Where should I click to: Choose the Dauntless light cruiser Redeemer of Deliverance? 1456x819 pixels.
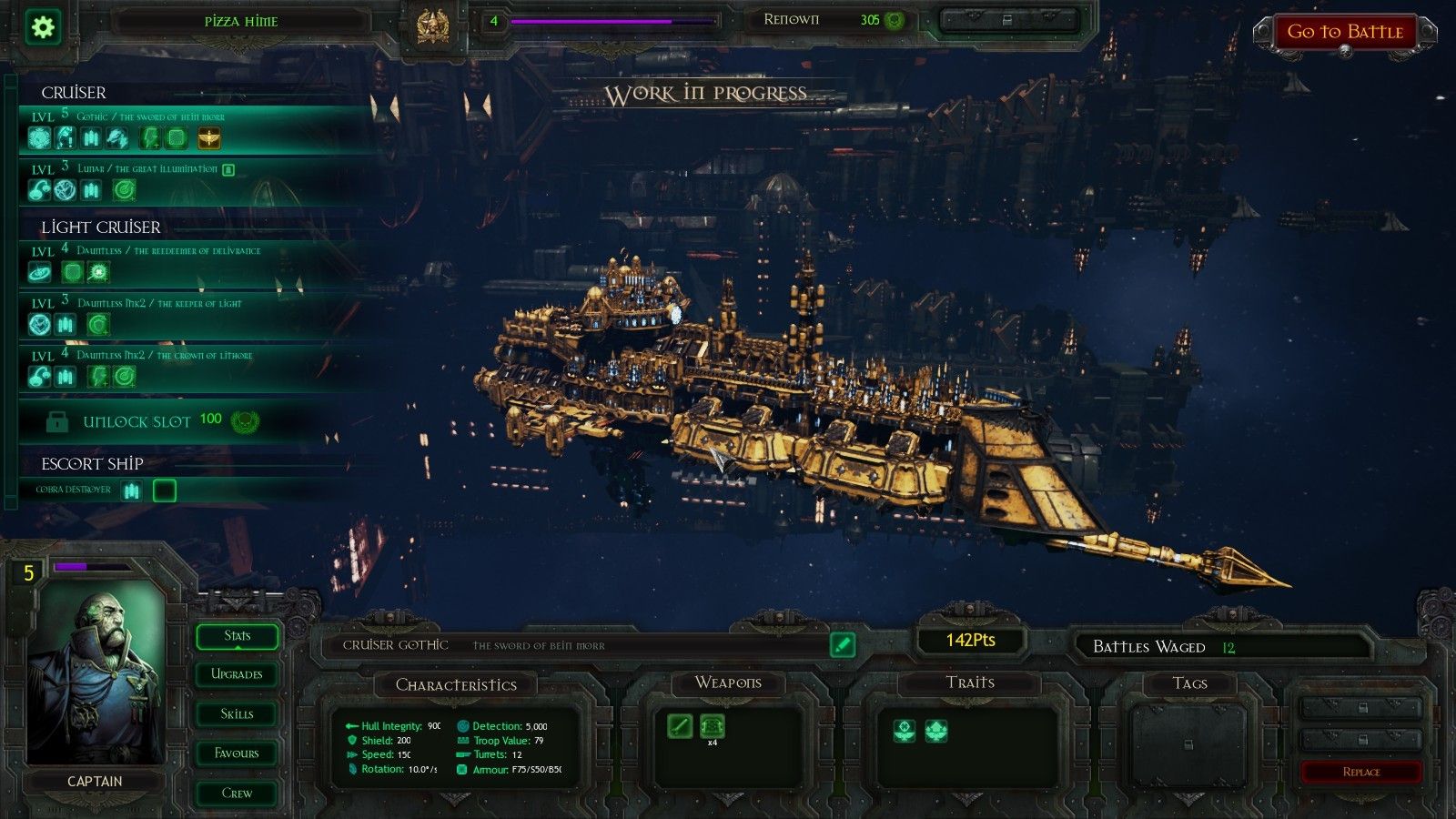(168, 250)
